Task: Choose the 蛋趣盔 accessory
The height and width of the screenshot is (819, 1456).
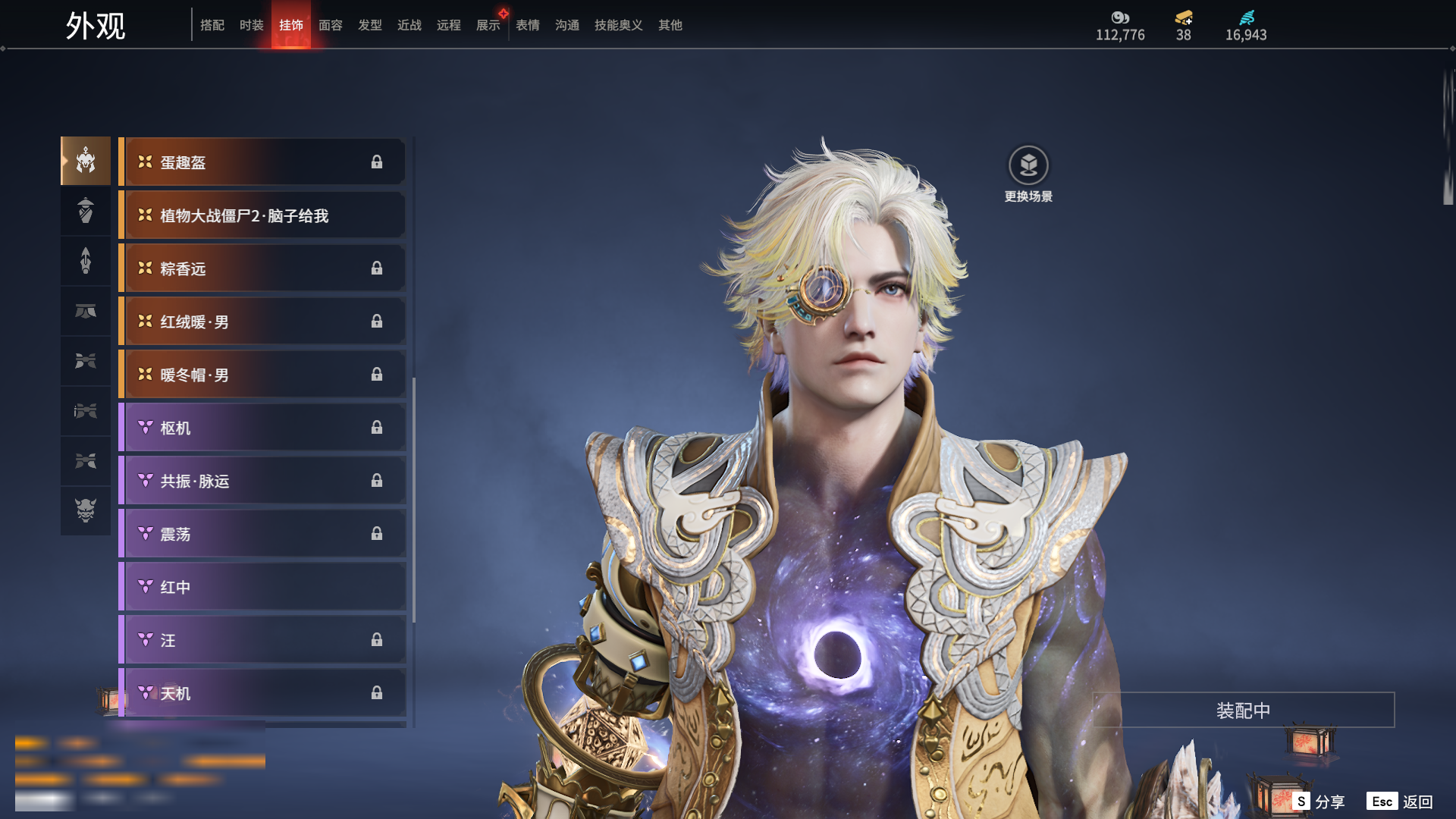Action: point(262,162)
